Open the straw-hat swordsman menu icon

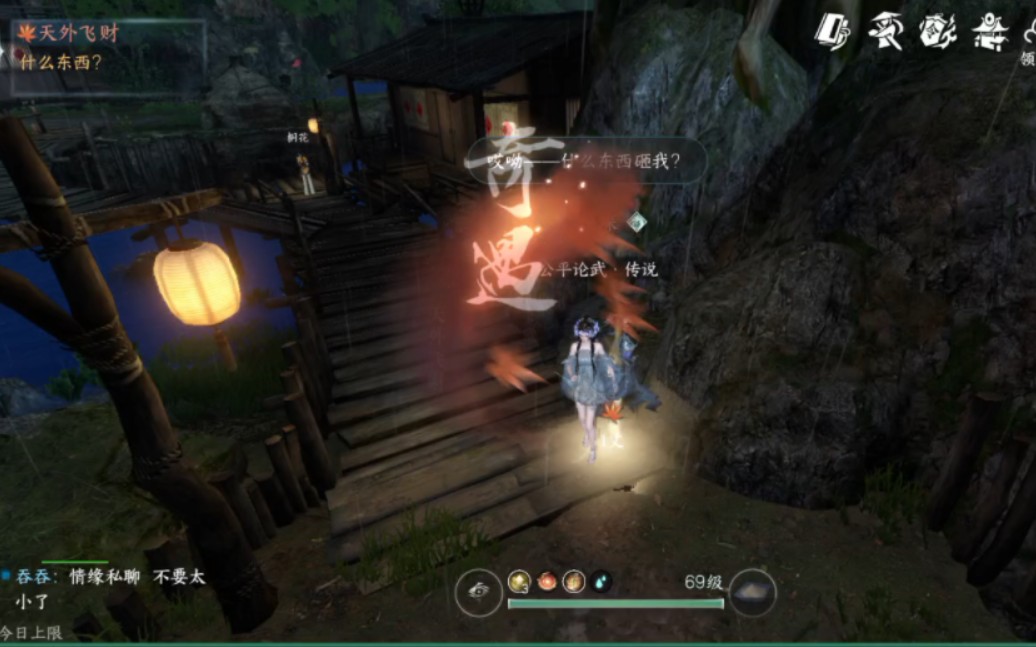(885, 31)
